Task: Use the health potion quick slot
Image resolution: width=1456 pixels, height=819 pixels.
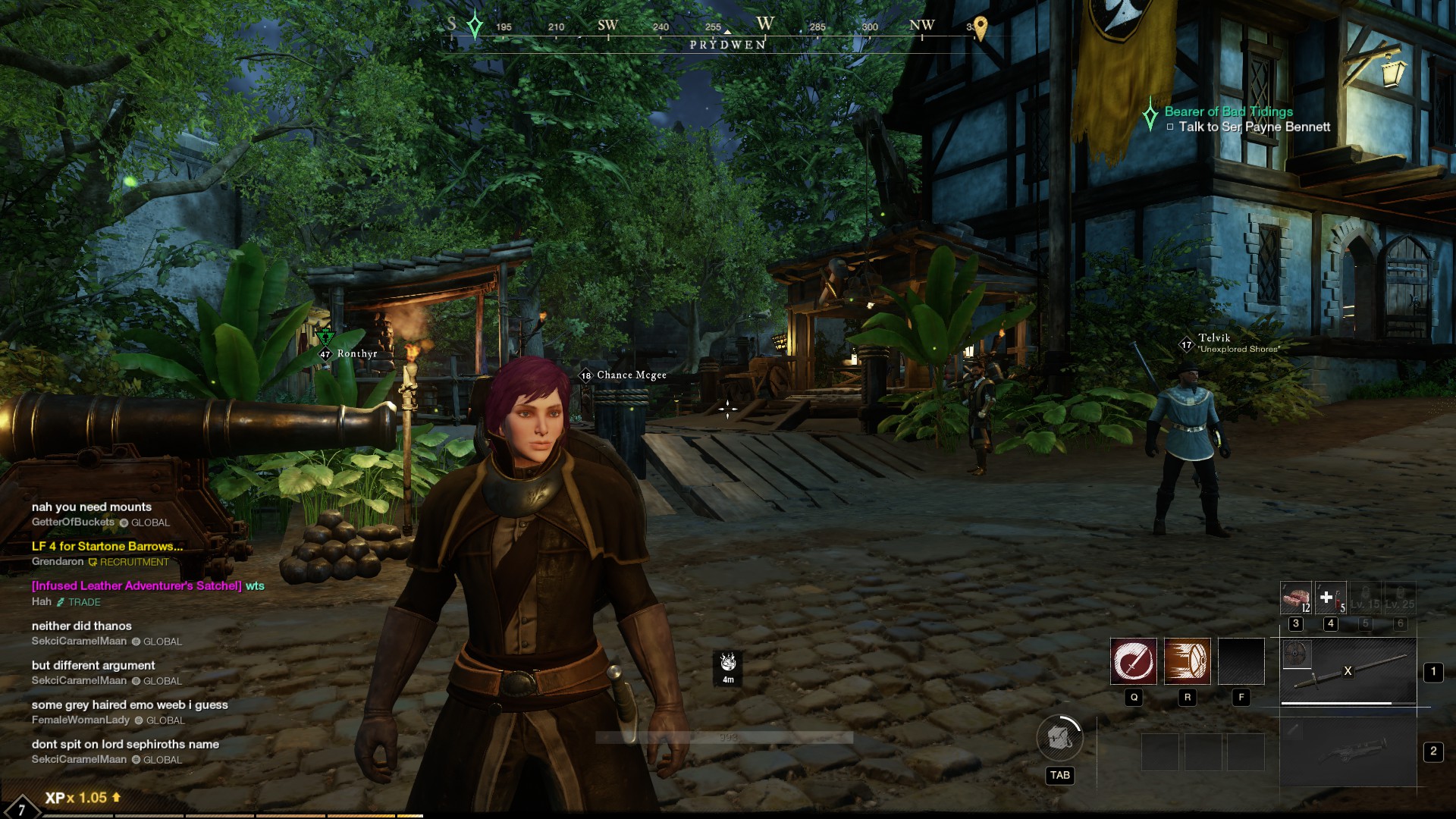Action: (1330, 598)
